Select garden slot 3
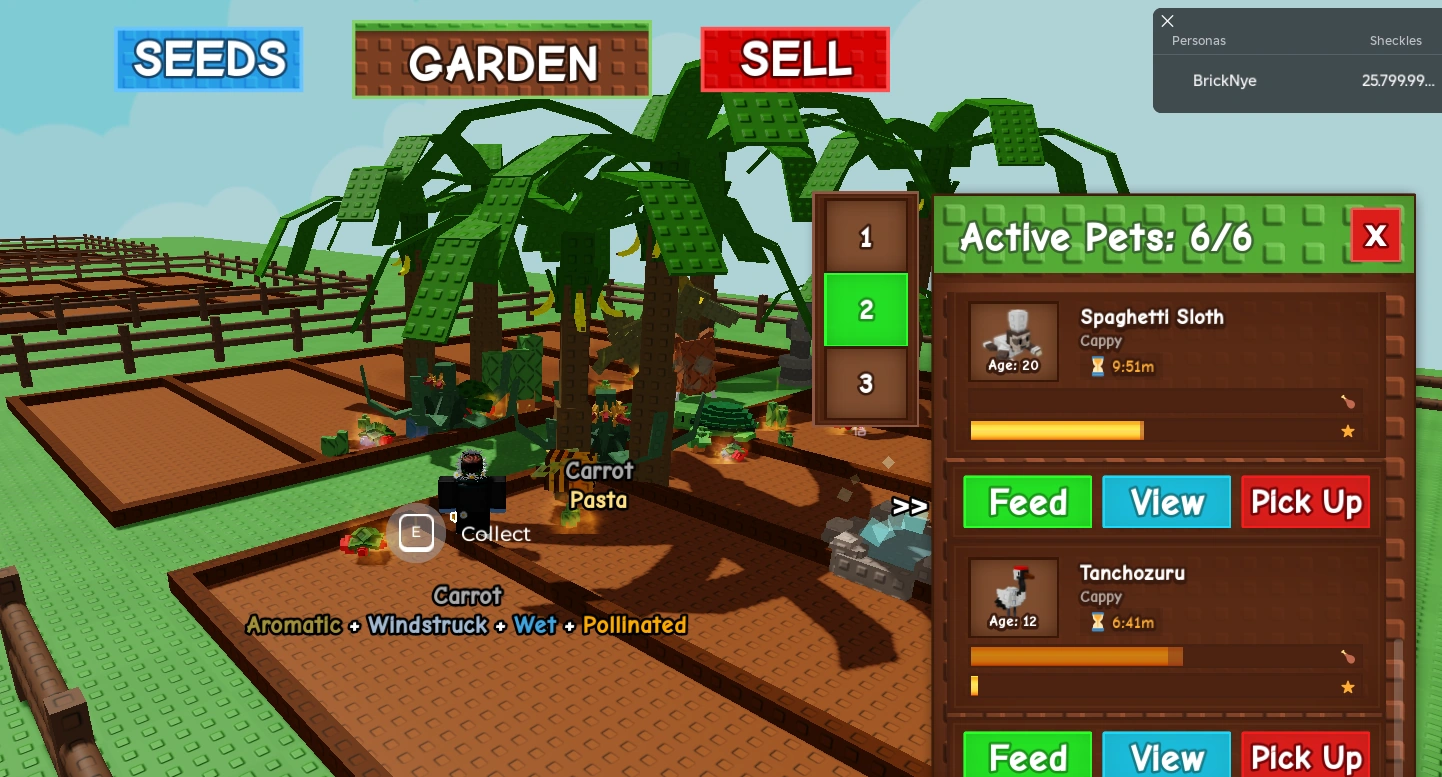The height and width of the screenshot is (777, 1442). click(x=866, y=384)
